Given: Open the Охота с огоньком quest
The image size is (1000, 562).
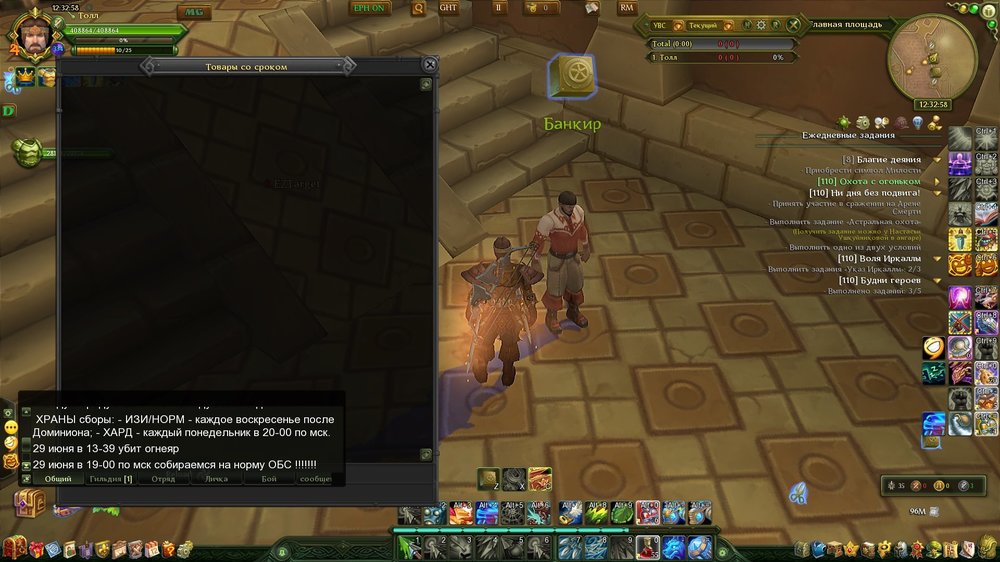Looking at the screenshot, I should tap(868, 181).
